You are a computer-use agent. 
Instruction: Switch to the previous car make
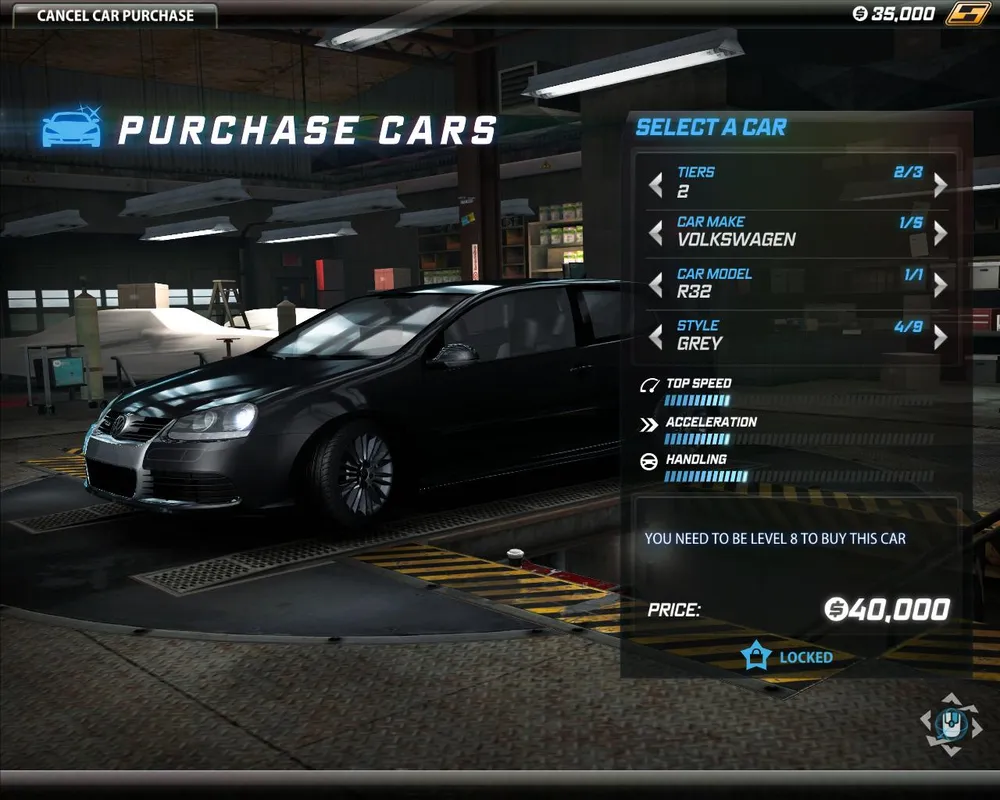click(x=656, y=233)
